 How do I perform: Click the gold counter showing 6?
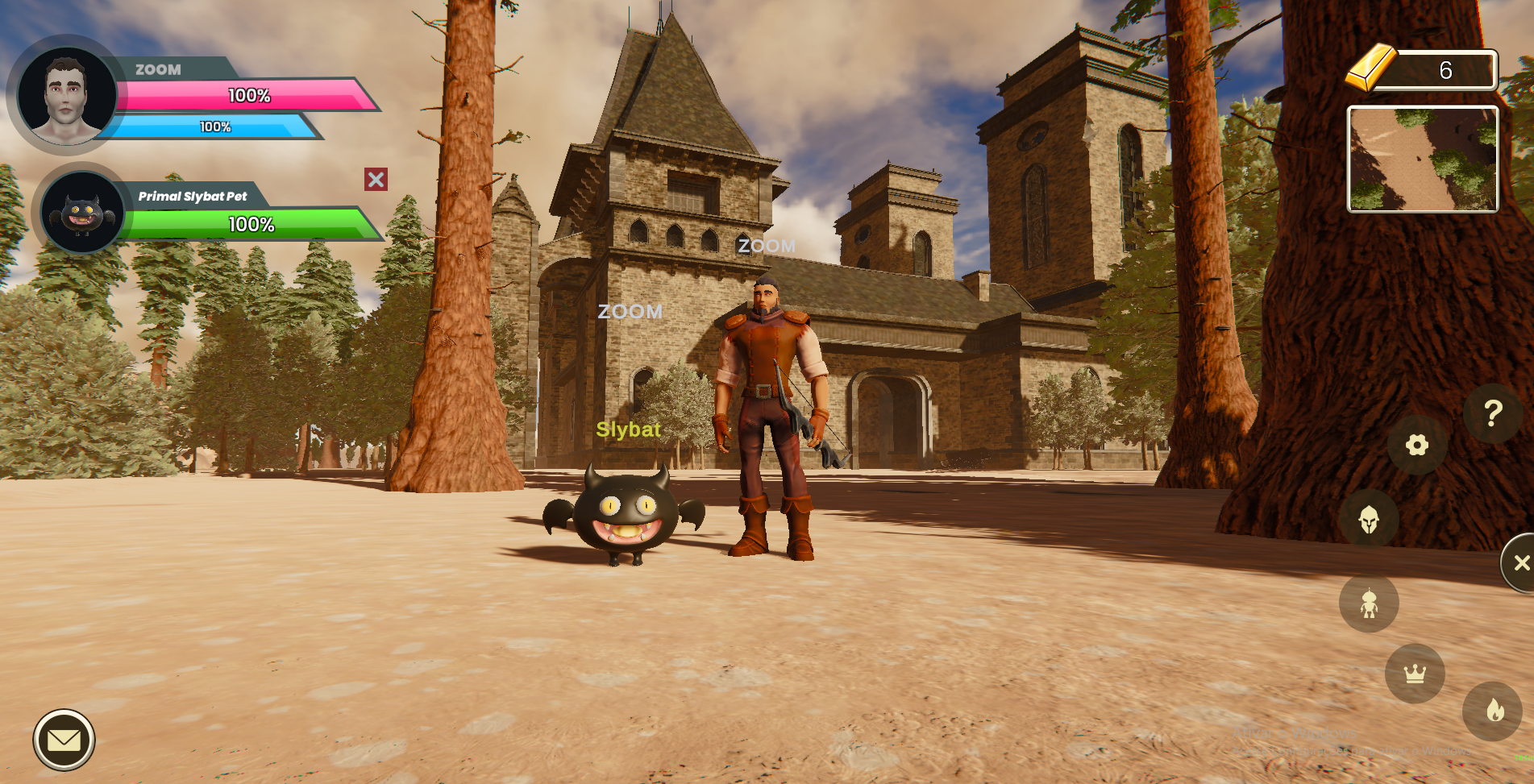click(x=1445, y=71)
